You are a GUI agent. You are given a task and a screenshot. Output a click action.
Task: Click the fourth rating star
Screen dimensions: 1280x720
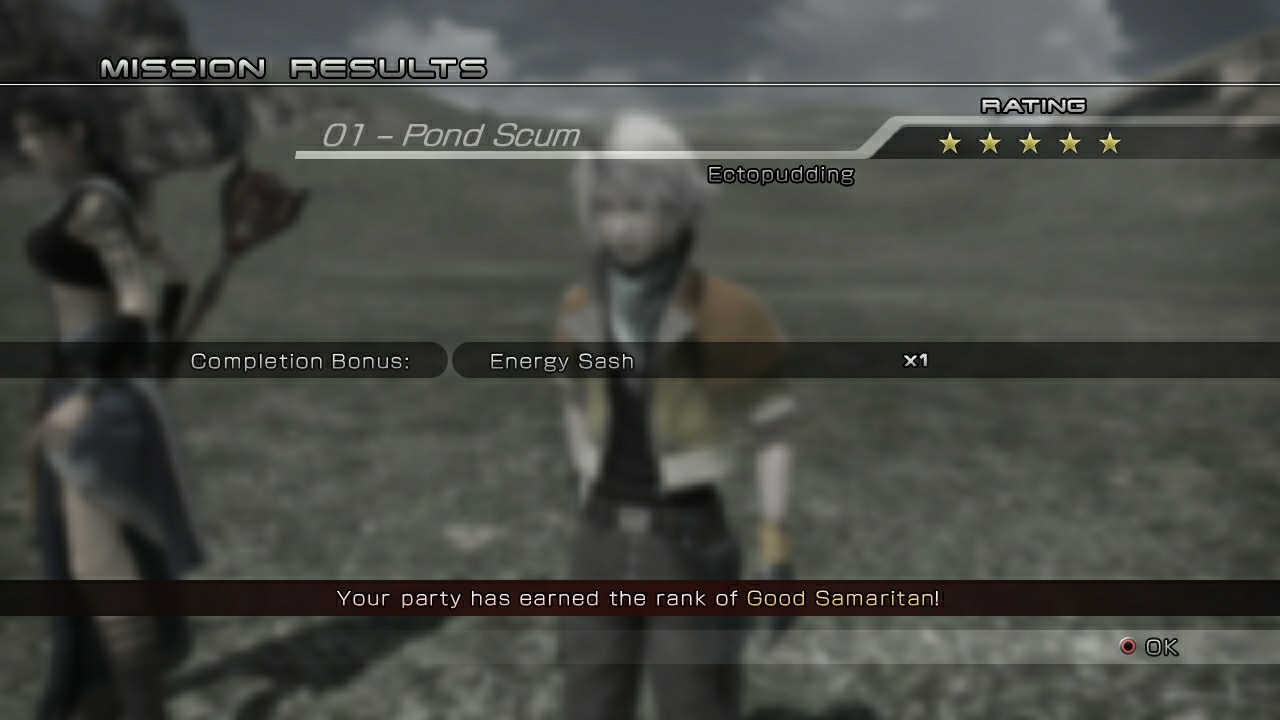pos(1069,143)
